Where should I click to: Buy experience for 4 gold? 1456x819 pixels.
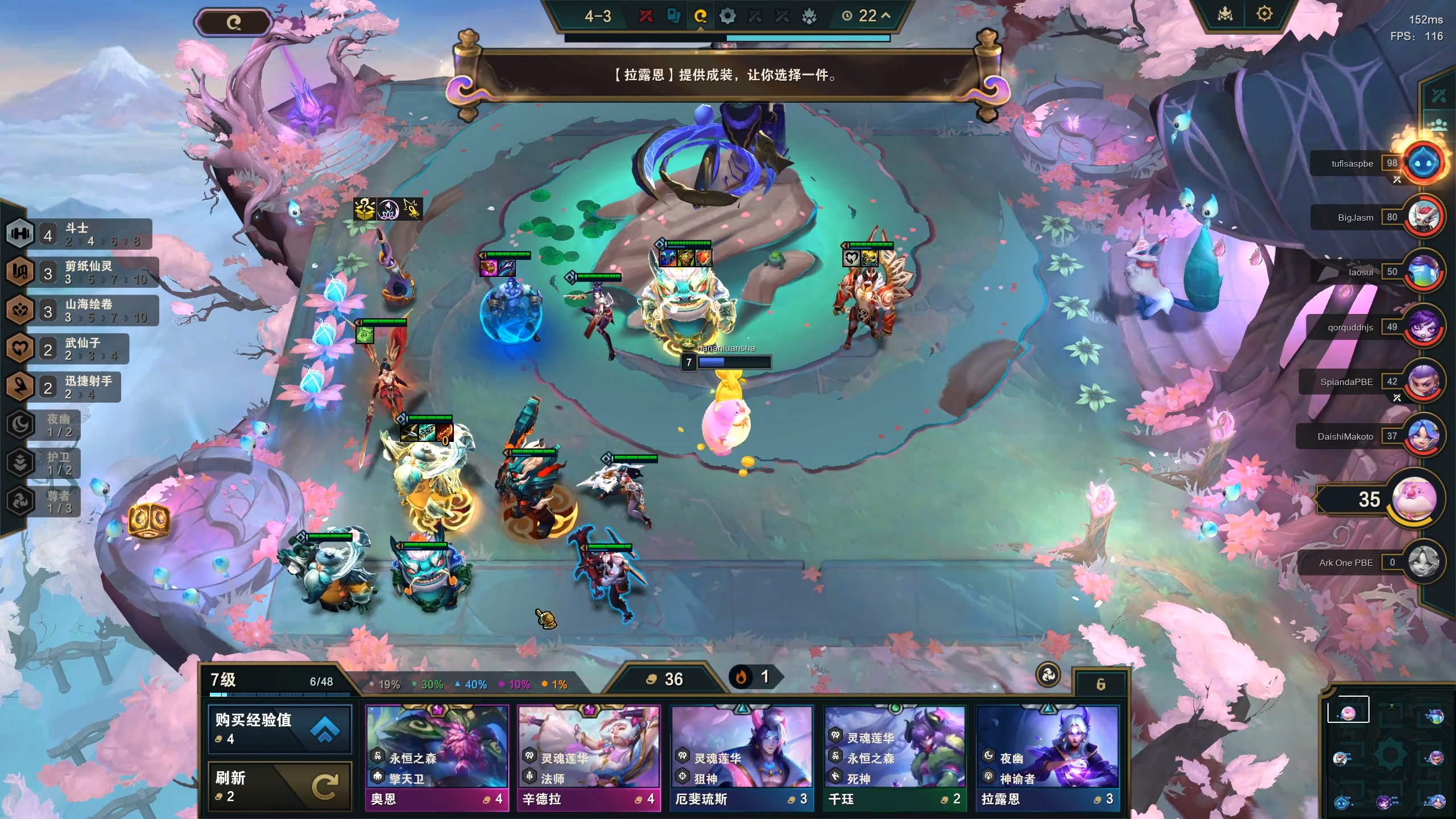click(x=280, y=729)
